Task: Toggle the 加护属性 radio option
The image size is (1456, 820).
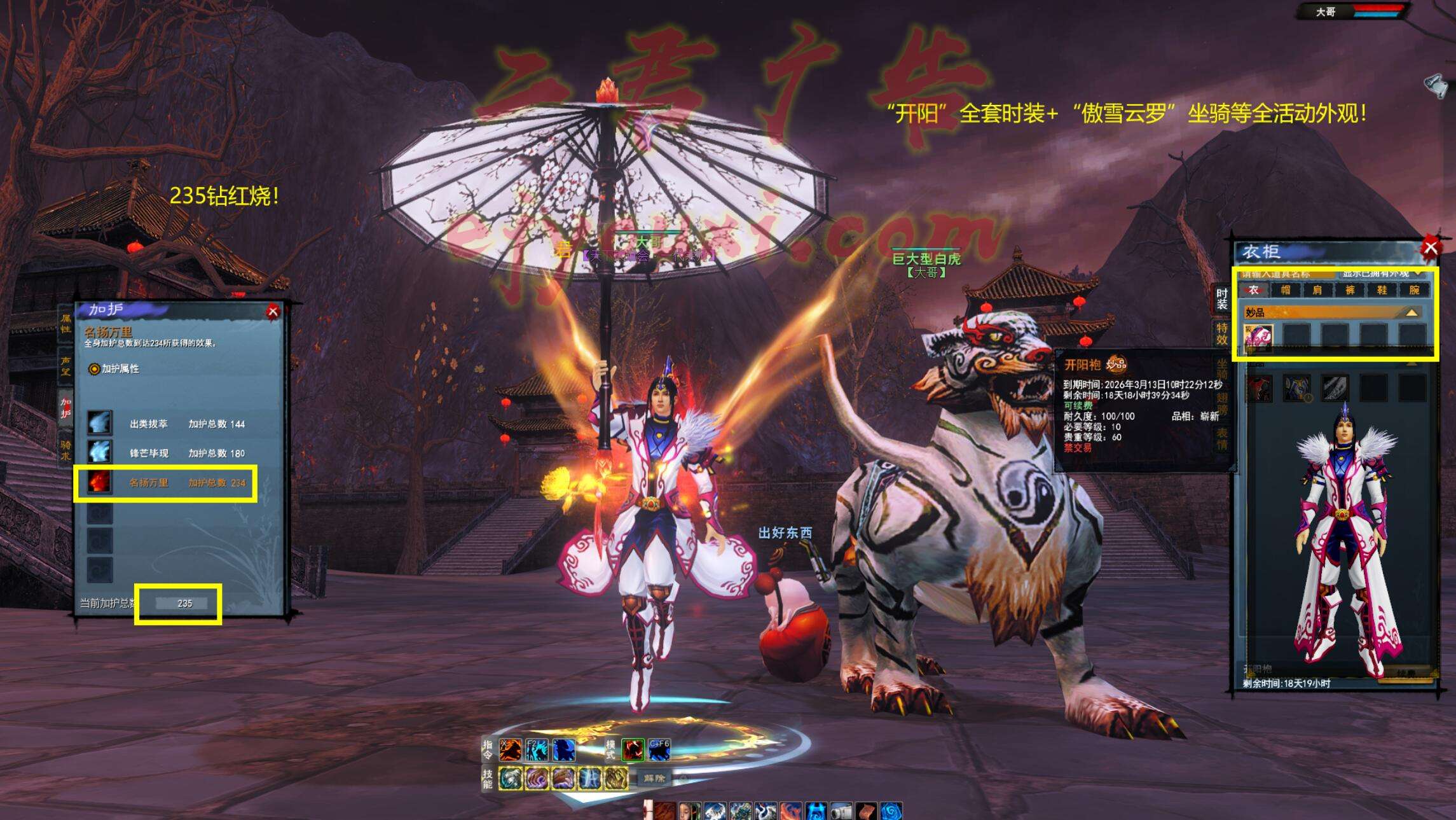Action: 94,369
